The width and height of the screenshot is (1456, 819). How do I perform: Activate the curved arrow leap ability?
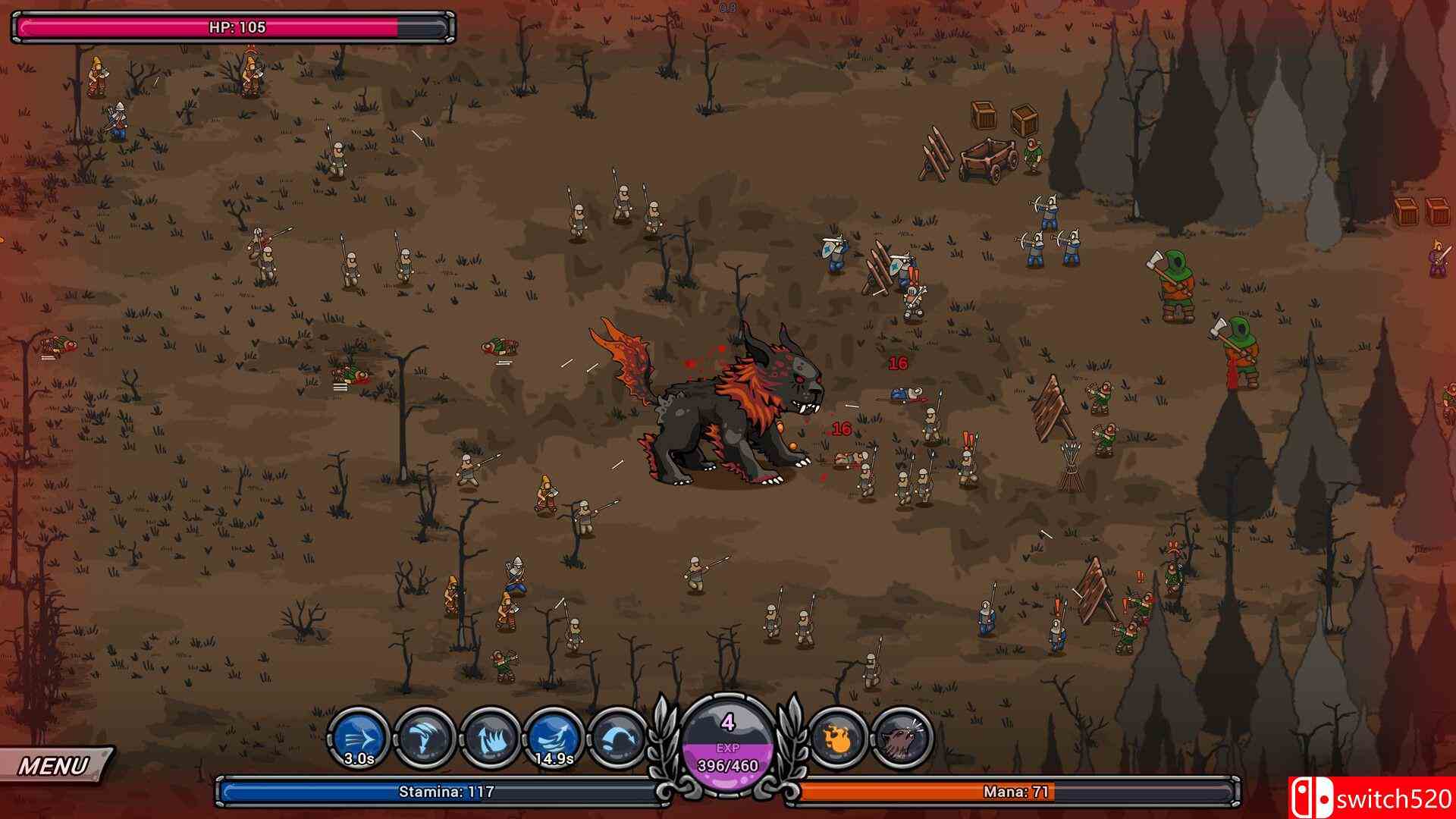618,737
